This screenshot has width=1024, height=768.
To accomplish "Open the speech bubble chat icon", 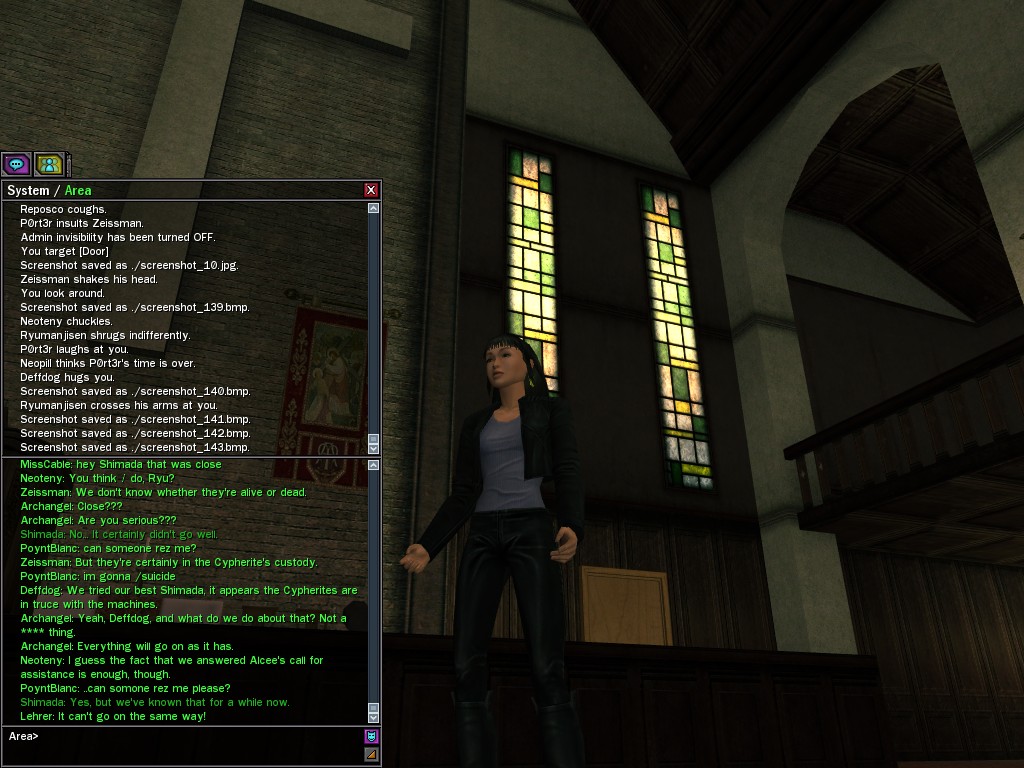I will click(x=16, y=164).
